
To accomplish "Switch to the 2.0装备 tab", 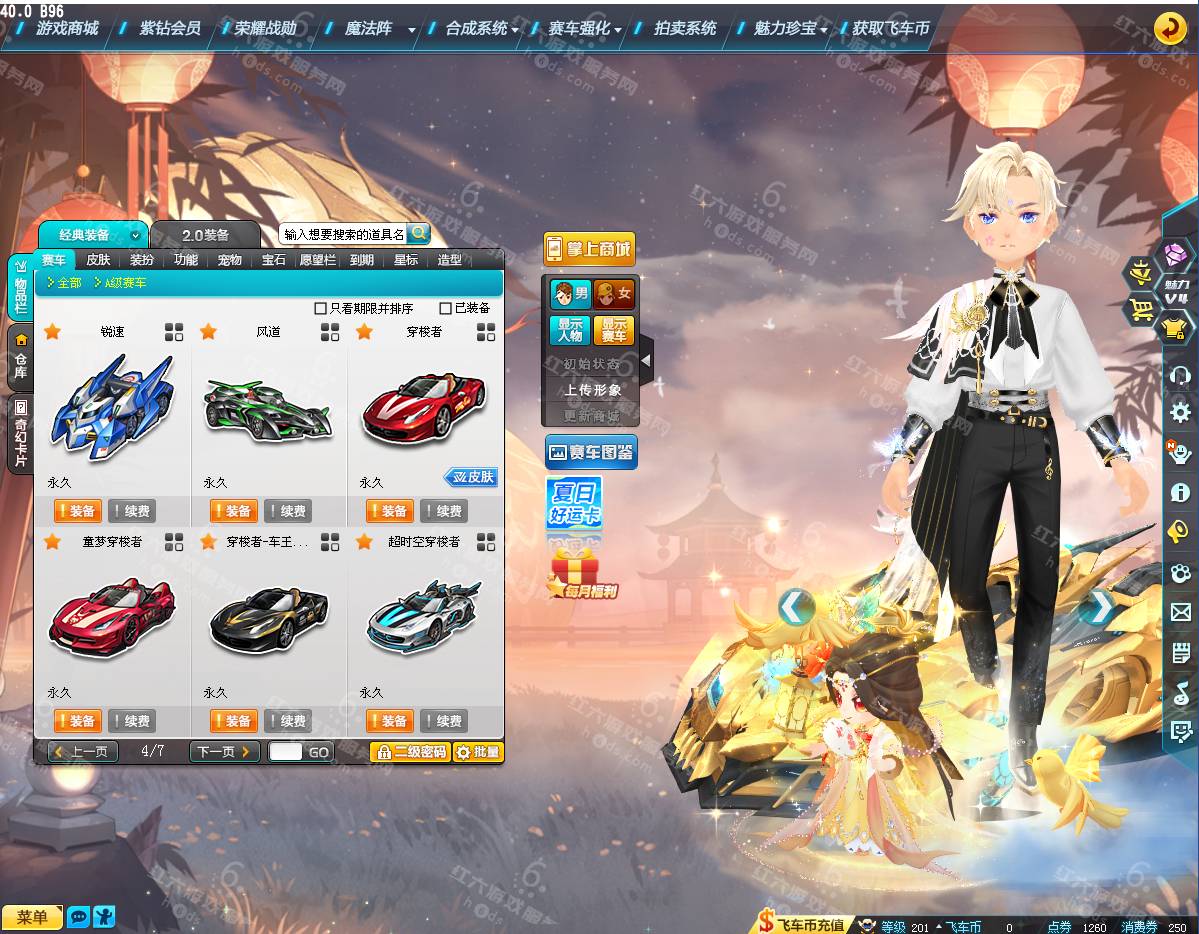I will 205,235.
